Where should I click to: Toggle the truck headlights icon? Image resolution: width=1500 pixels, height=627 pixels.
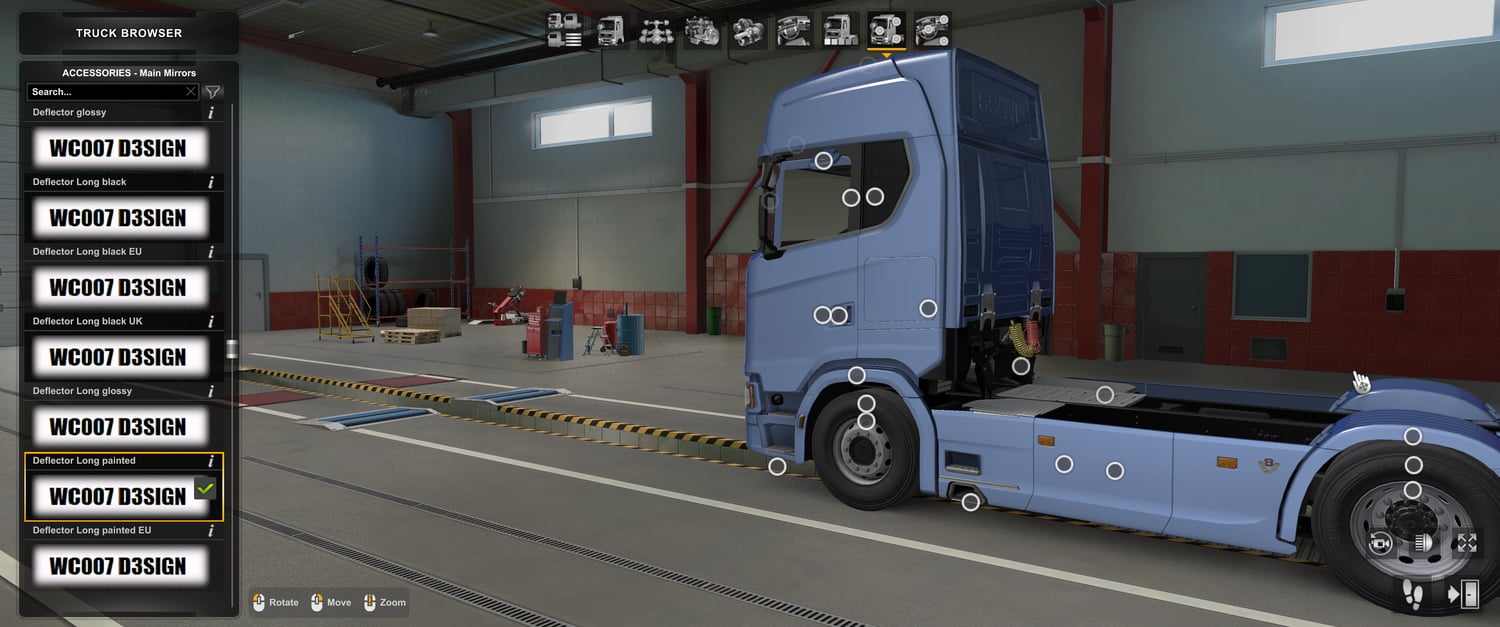click(x=1424, y=543)
